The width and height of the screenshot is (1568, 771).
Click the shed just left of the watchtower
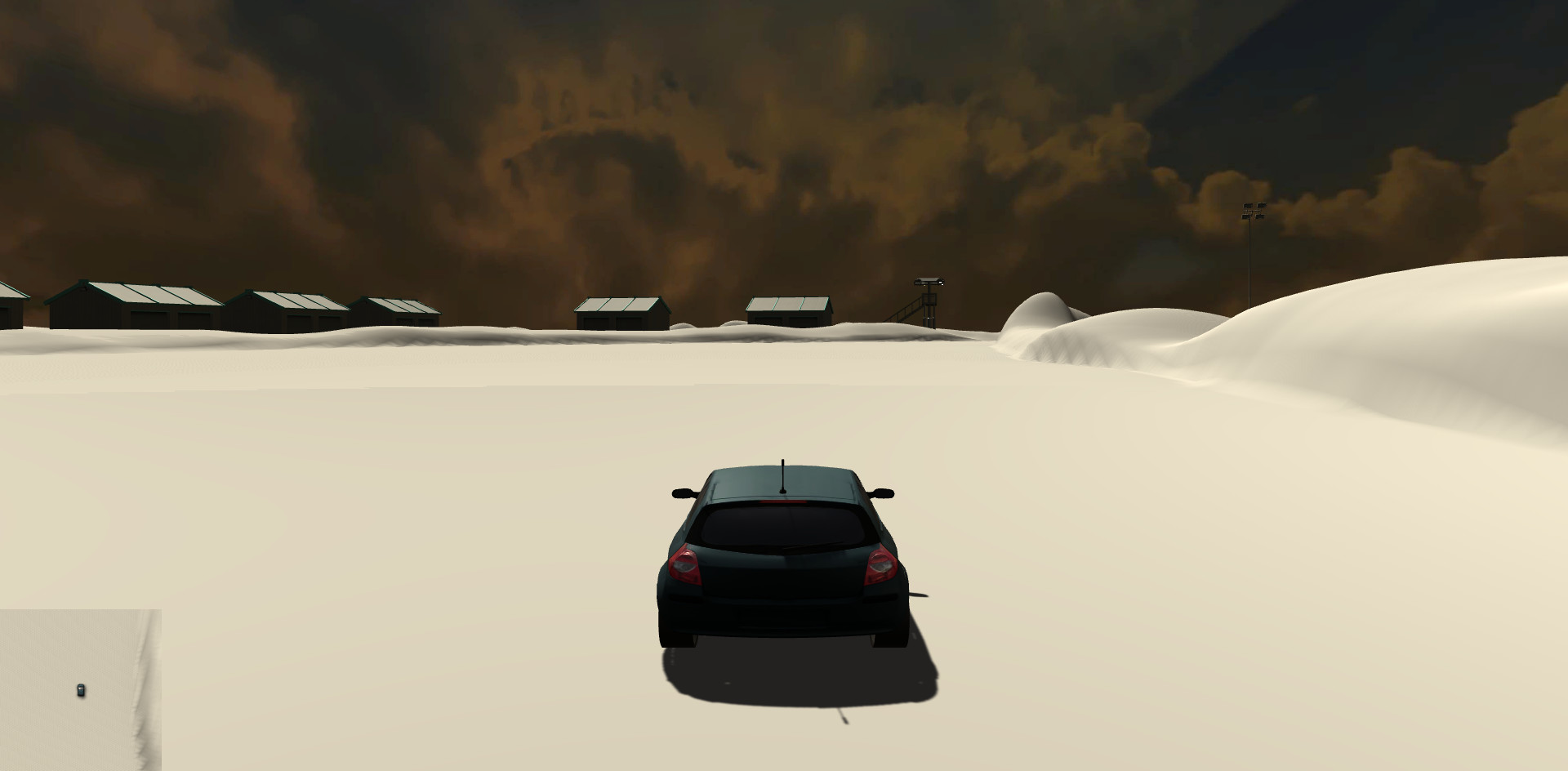pyautogui.click(x=788, y=306)
